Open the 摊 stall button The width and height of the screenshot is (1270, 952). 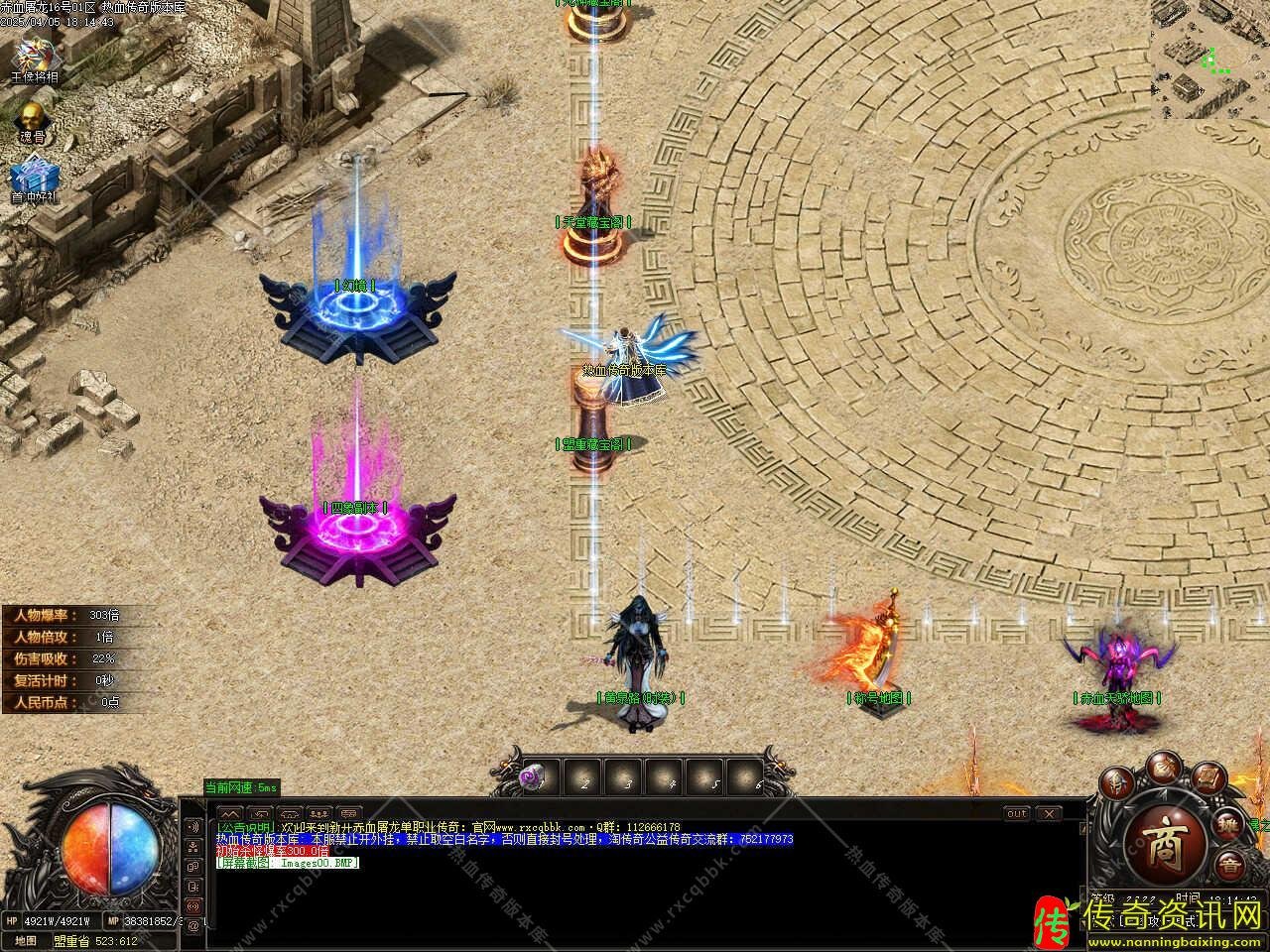click(x=1228, y=825)
